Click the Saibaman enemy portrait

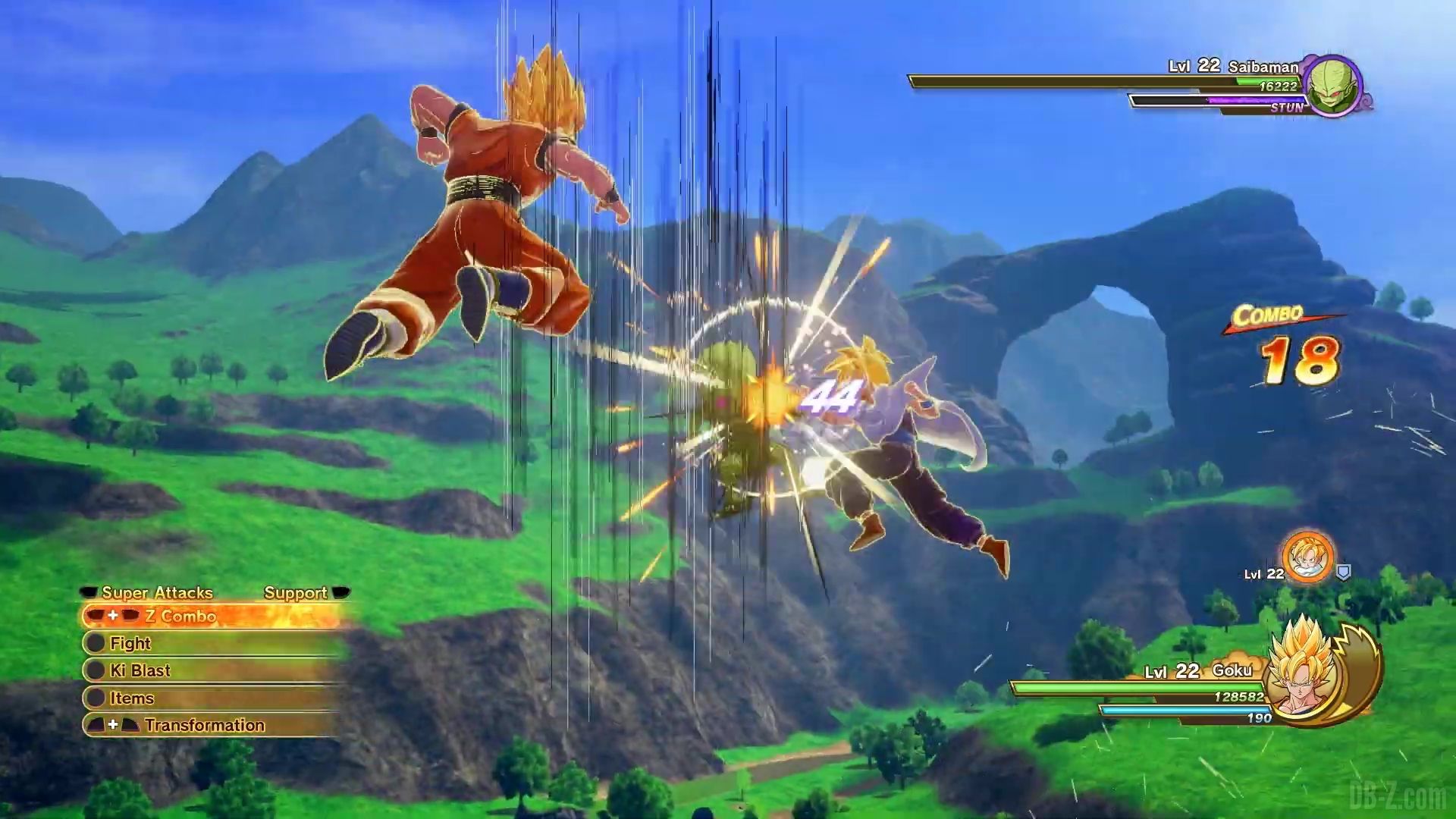(x=1333, y=86)
